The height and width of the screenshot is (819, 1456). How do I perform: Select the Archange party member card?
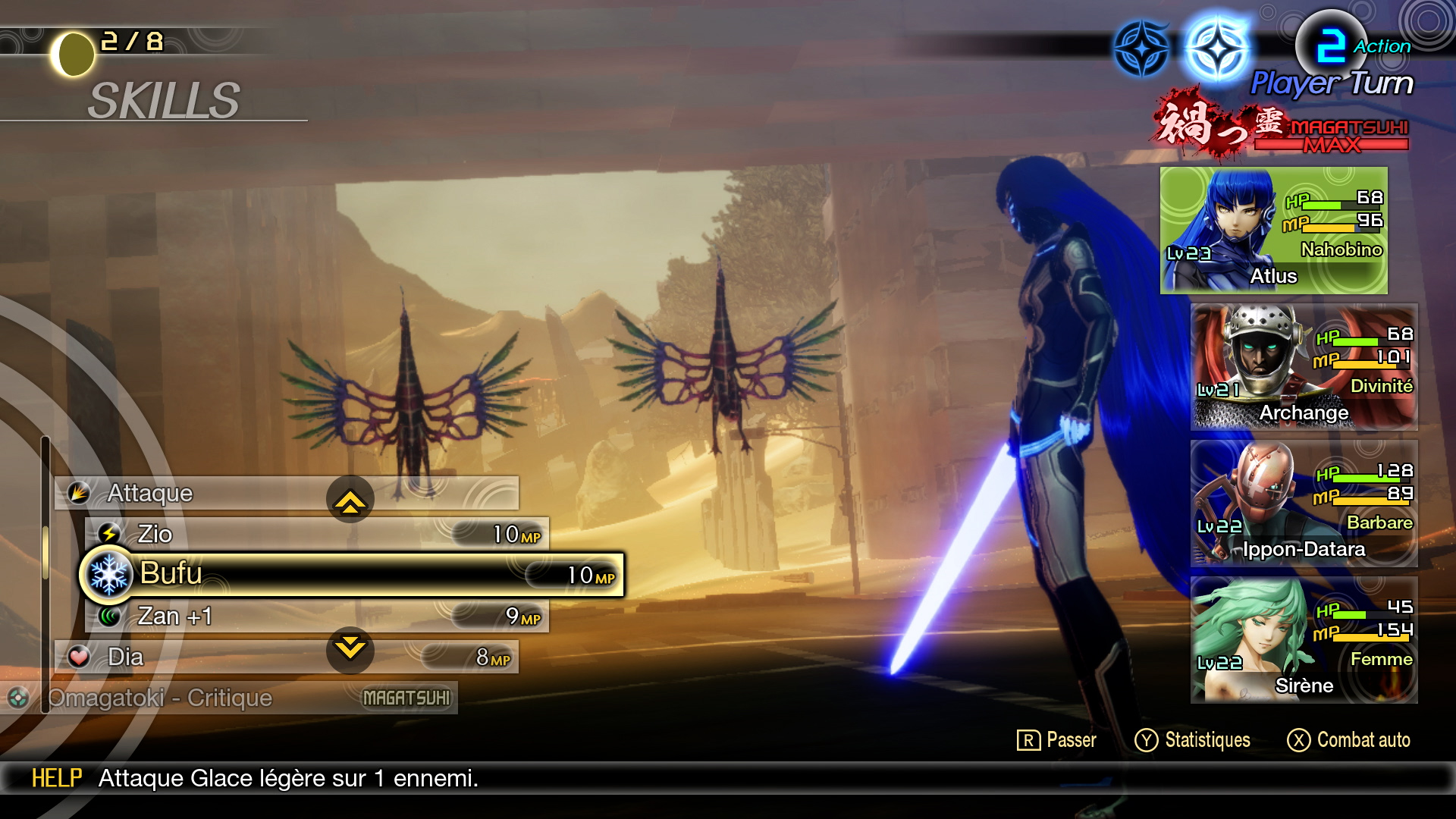point(1304,367)
